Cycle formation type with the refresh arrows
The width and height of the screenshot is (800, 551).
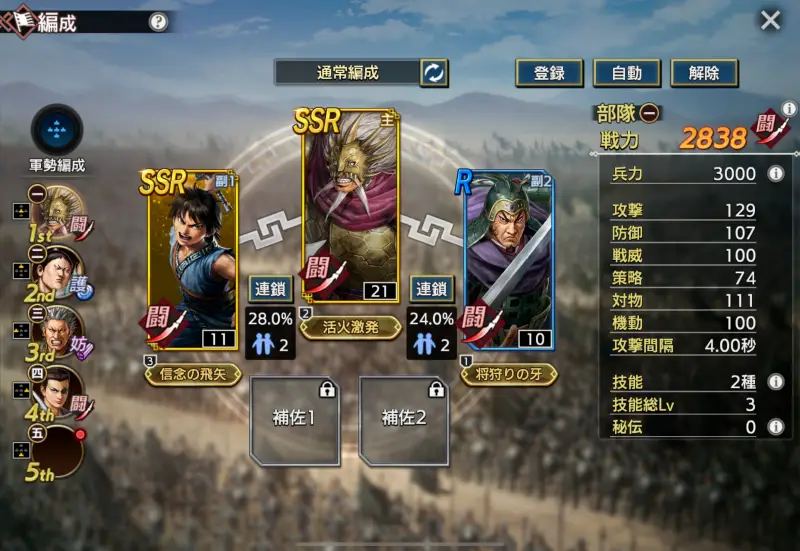[x=434, y=72]
